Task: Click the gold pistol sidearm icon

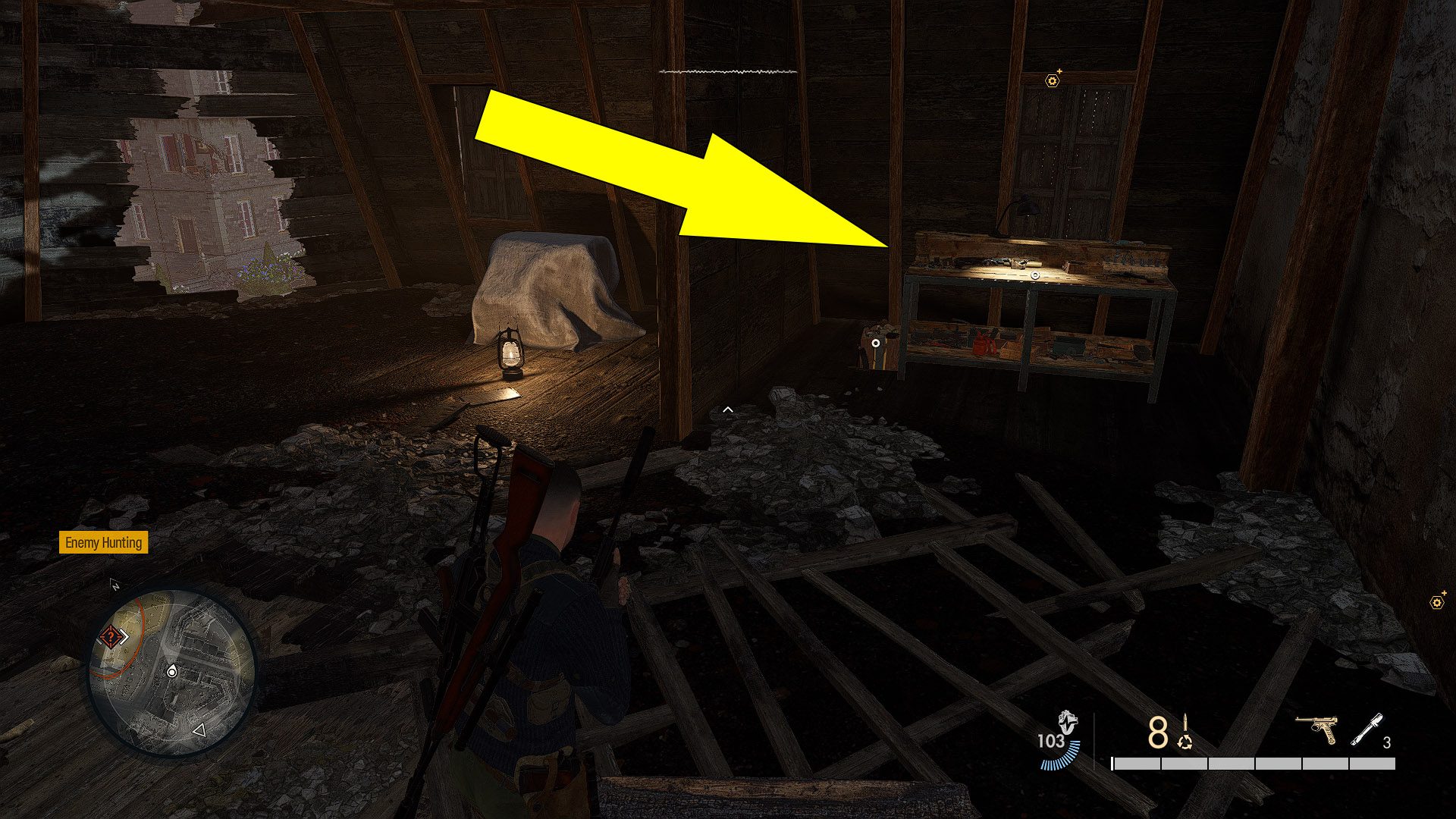Action: [1316, 730]
